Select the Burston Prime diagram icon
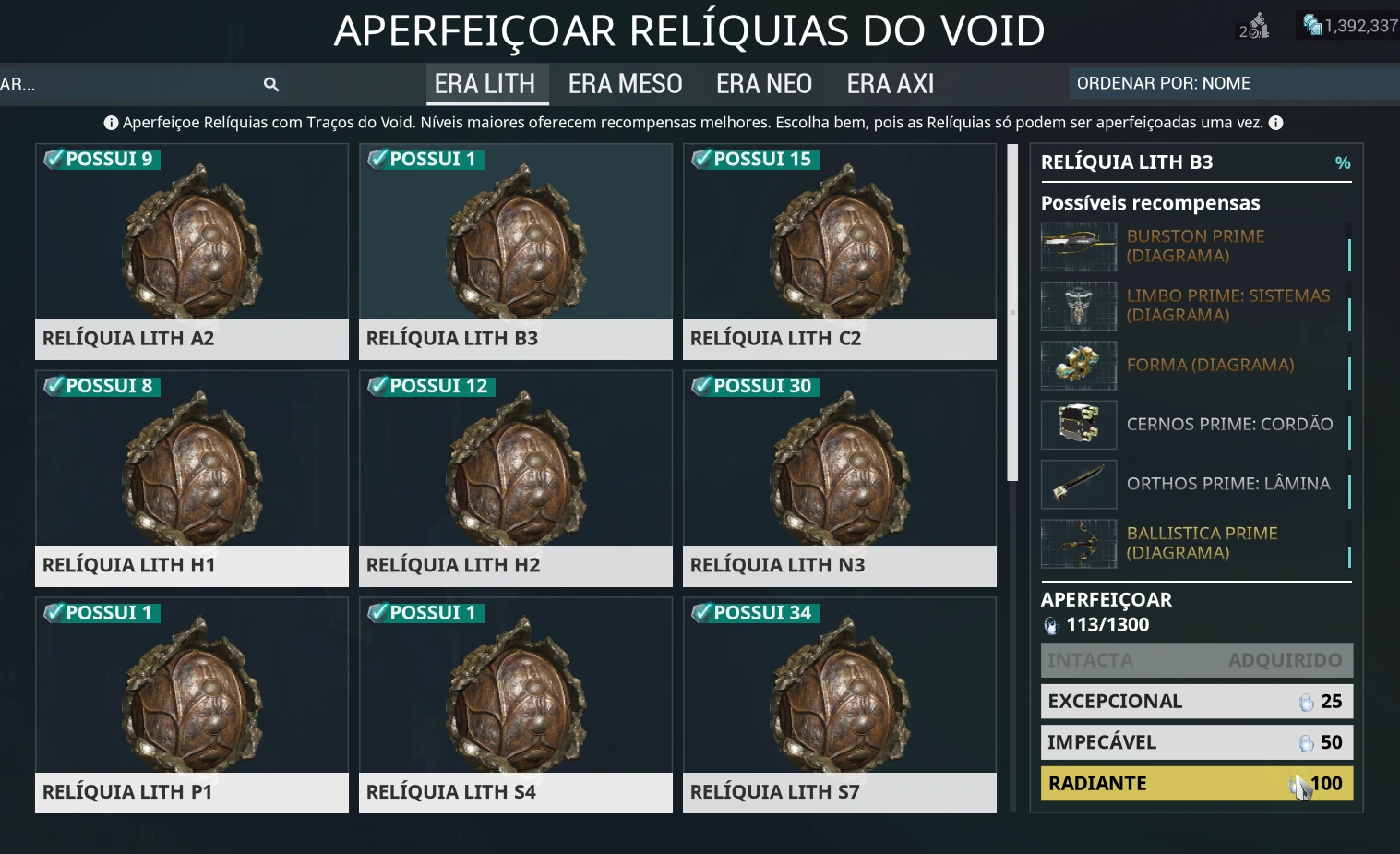The width and height of the screenshot is (1400, 854). coord(1078,247)
